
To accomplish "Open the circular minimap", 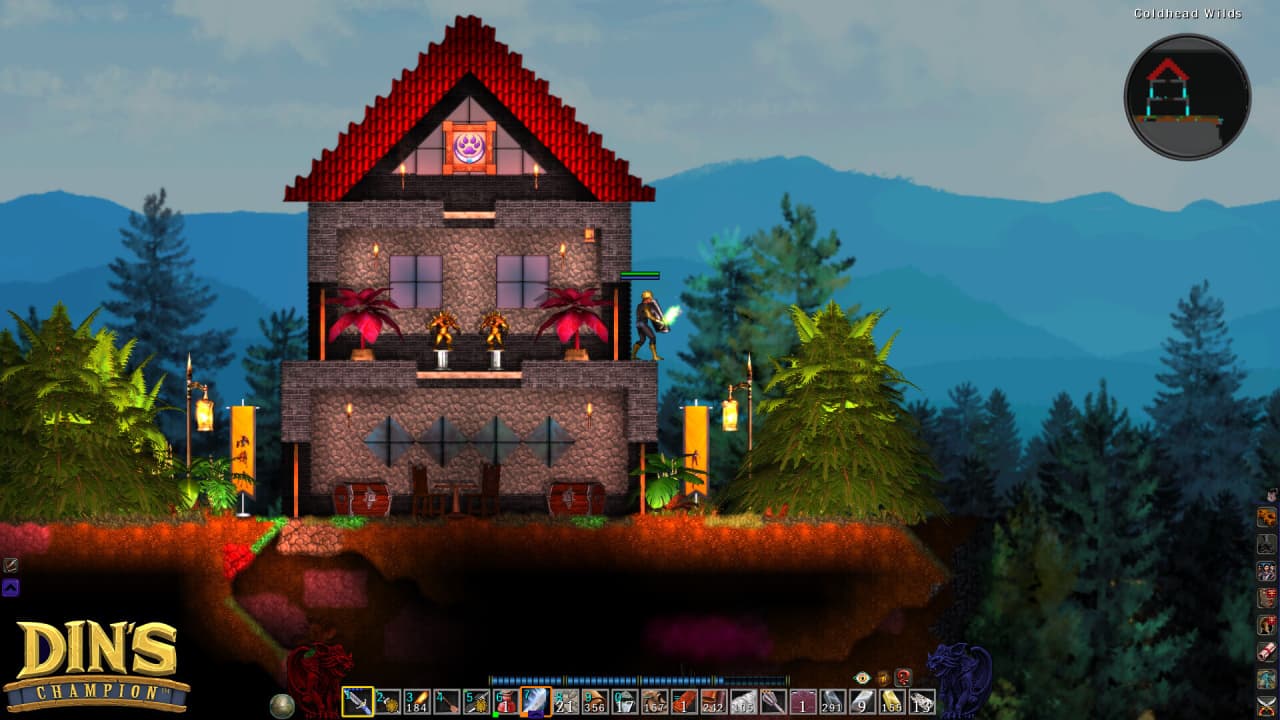I will coord(1187,97).
